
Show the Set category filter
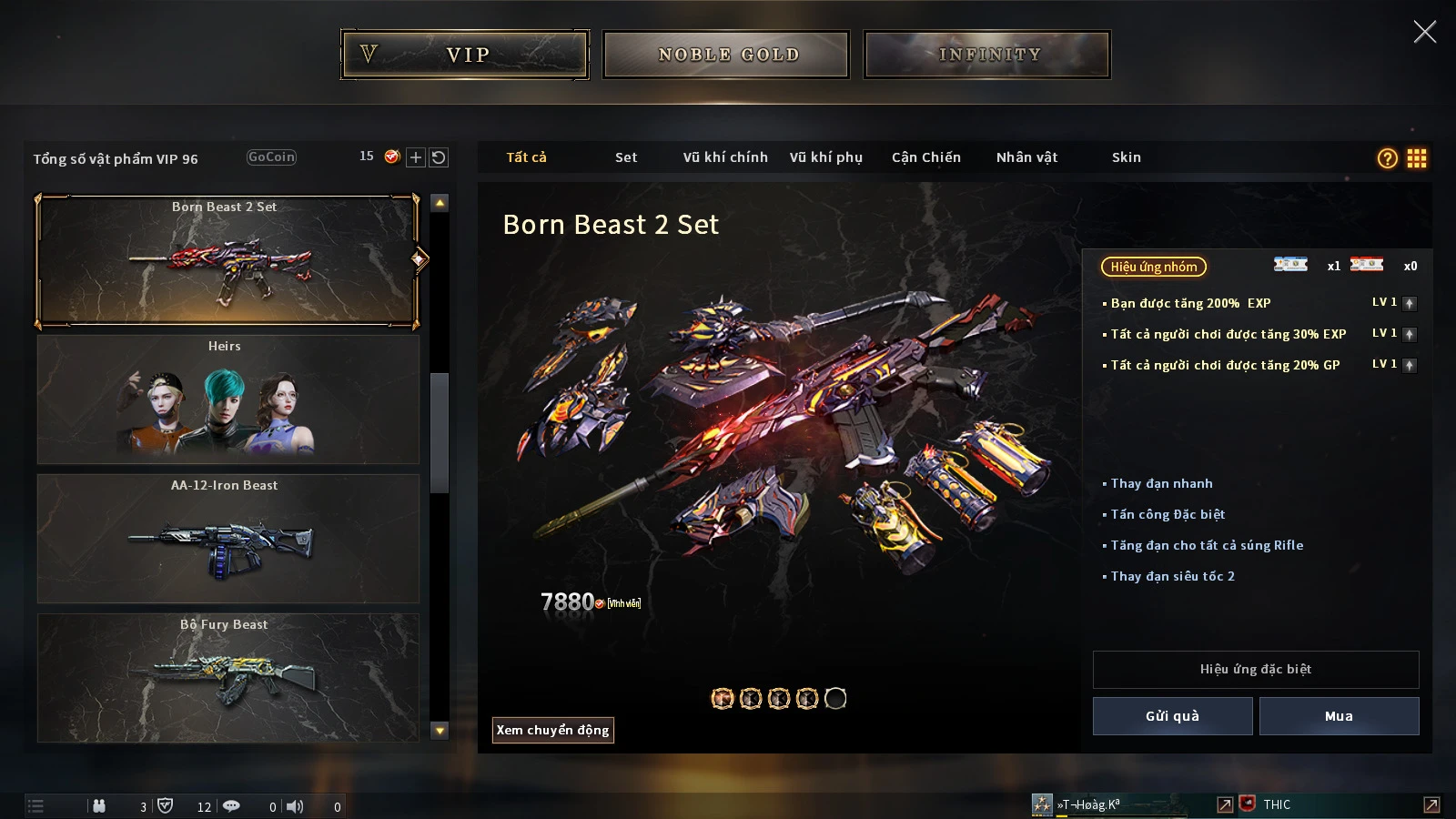pos(626,157)
